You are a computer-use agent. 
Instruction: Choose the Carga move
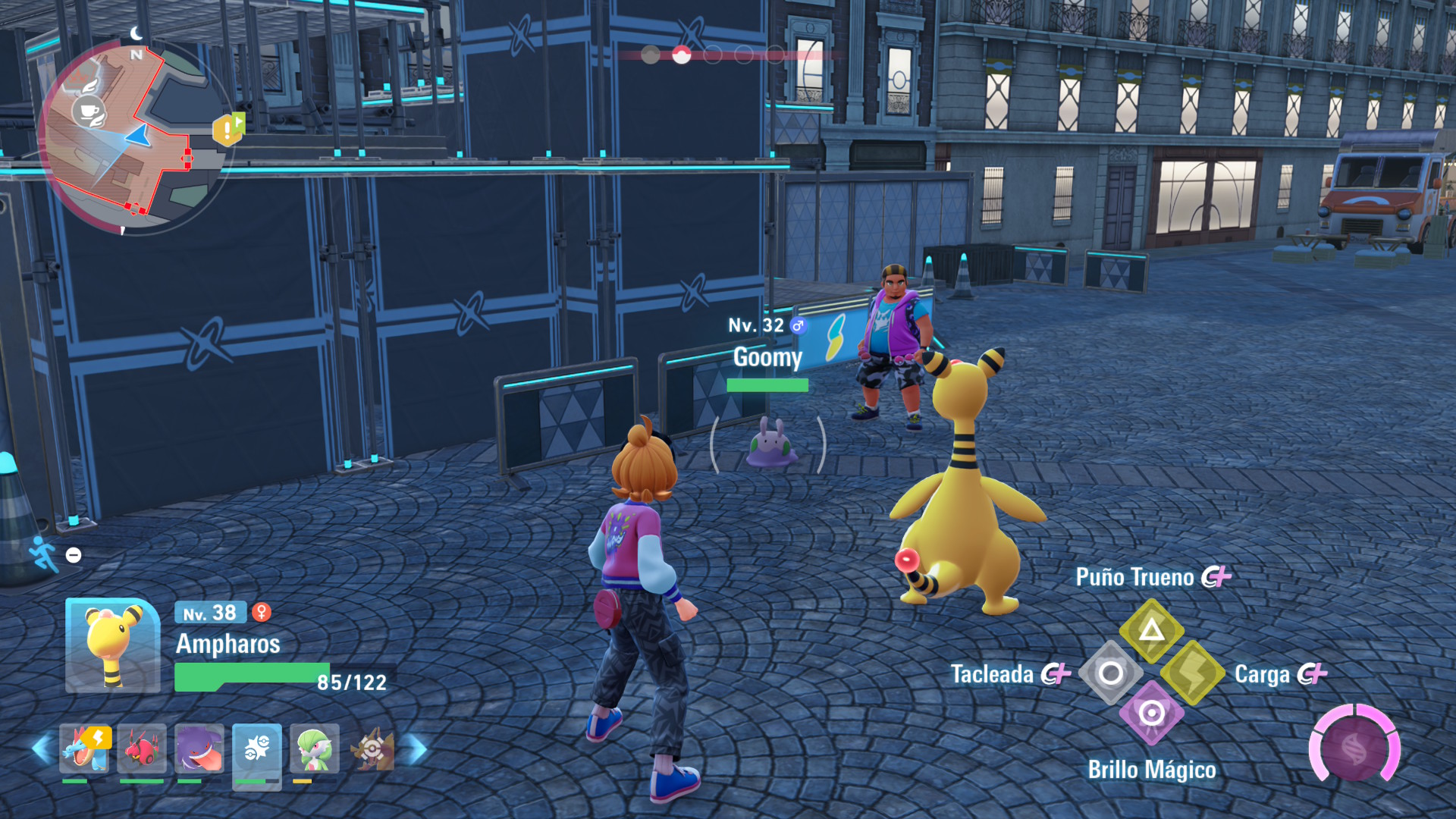click(1192, 673)
